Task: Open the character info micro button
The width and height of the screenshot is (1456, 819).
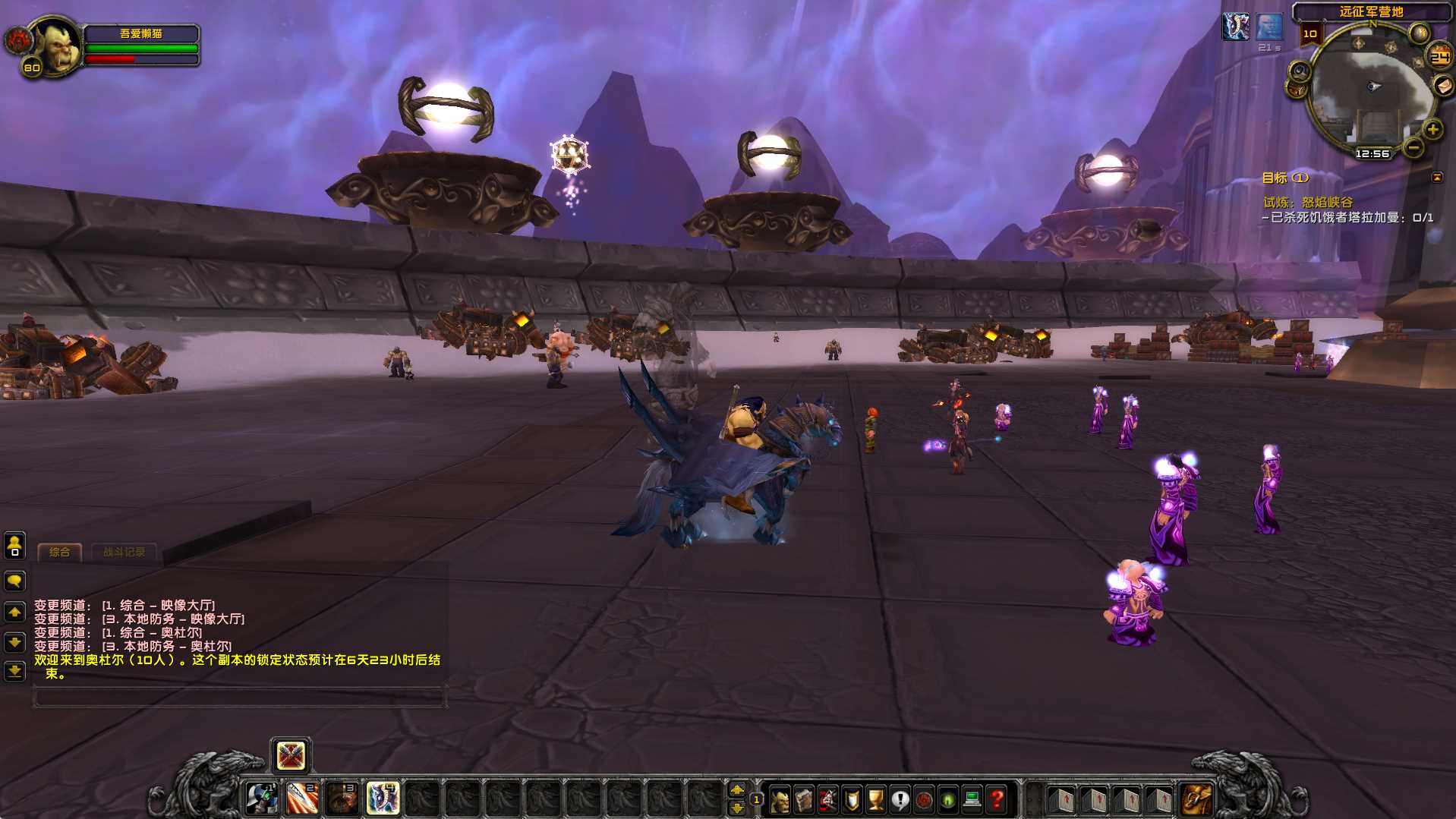Action: tap(780, 799)
